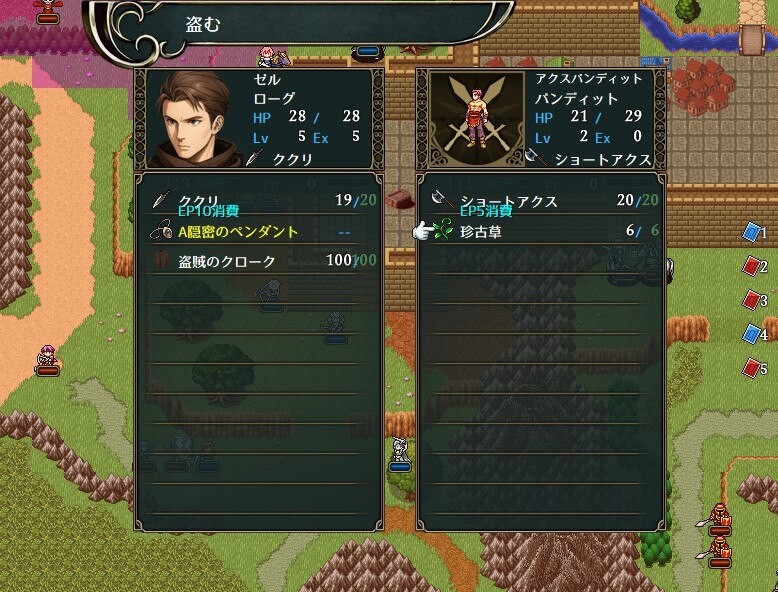Click the red card icon numbered 2
778x592 pixels.
tap(753, 266)
